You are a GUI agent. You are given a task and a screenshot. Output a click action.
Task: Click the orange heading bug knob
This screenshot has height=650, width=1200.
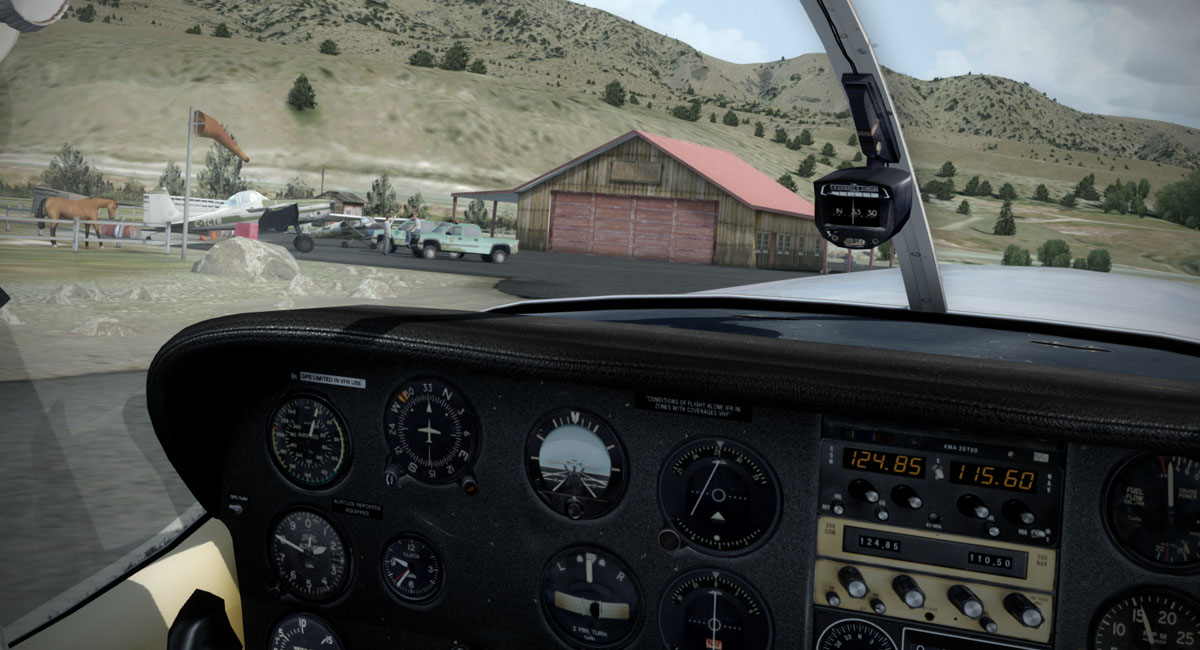click(468, 482)
